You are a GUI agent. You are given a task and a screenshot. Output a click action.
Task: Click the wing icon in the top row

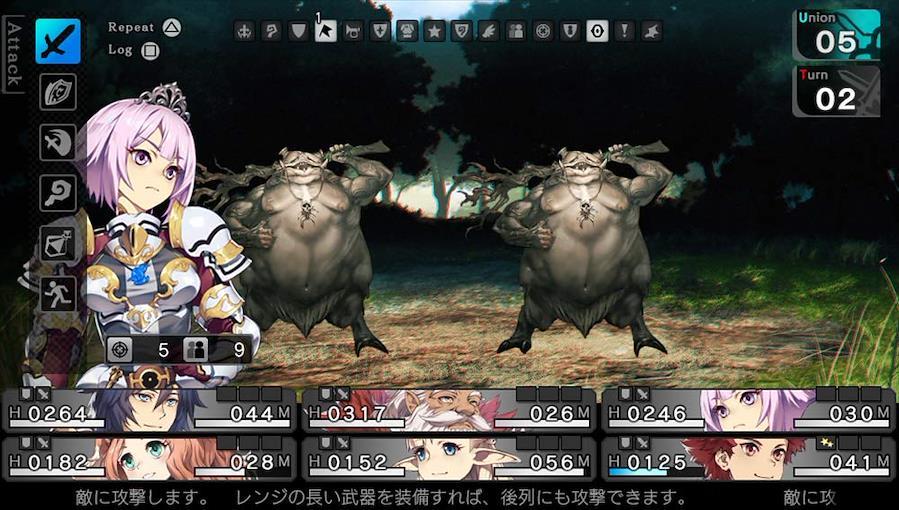(488, 31)
